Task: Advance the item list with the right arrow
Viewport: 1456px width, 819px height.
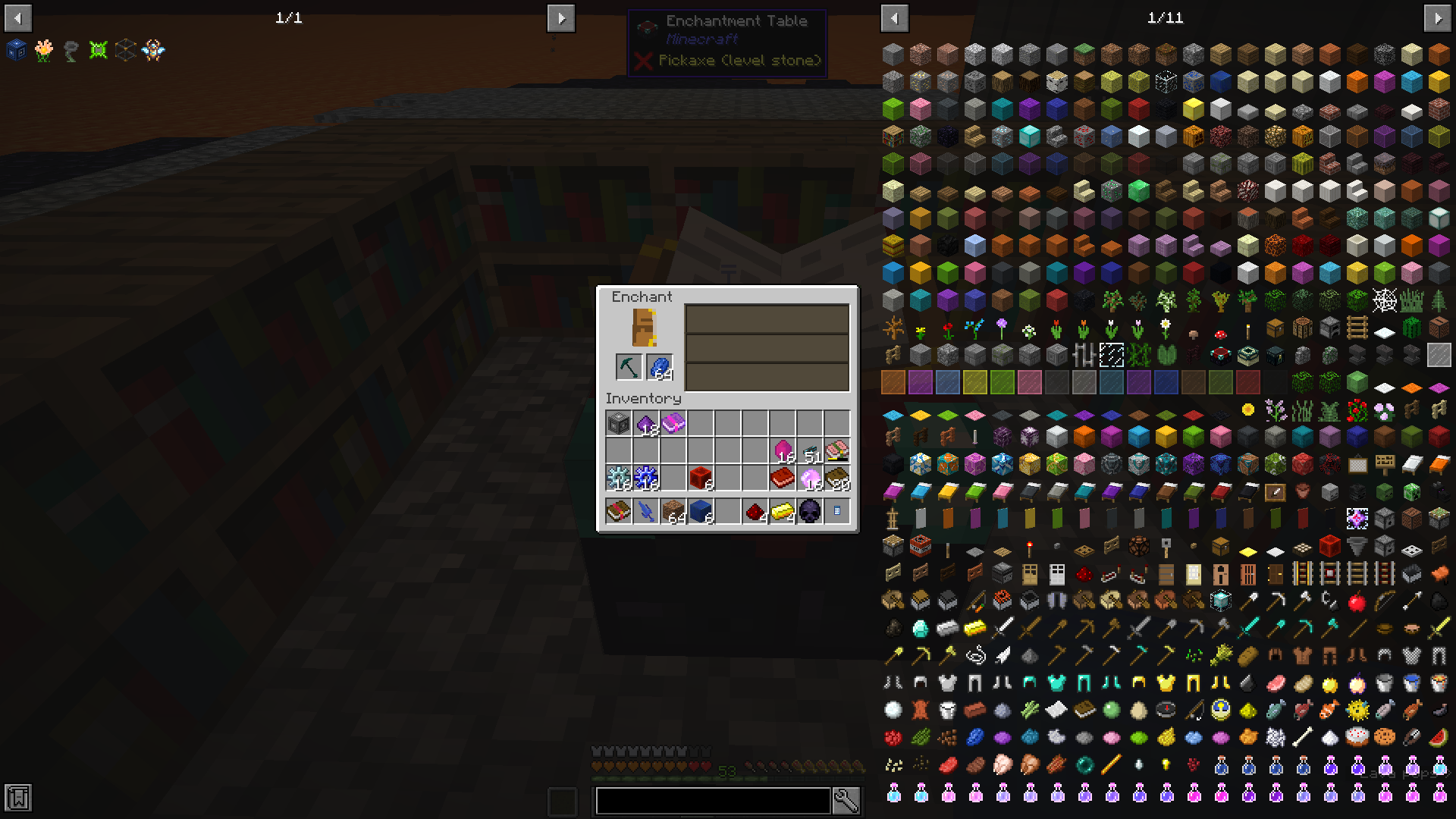Action: click(x=1439, y=17)
